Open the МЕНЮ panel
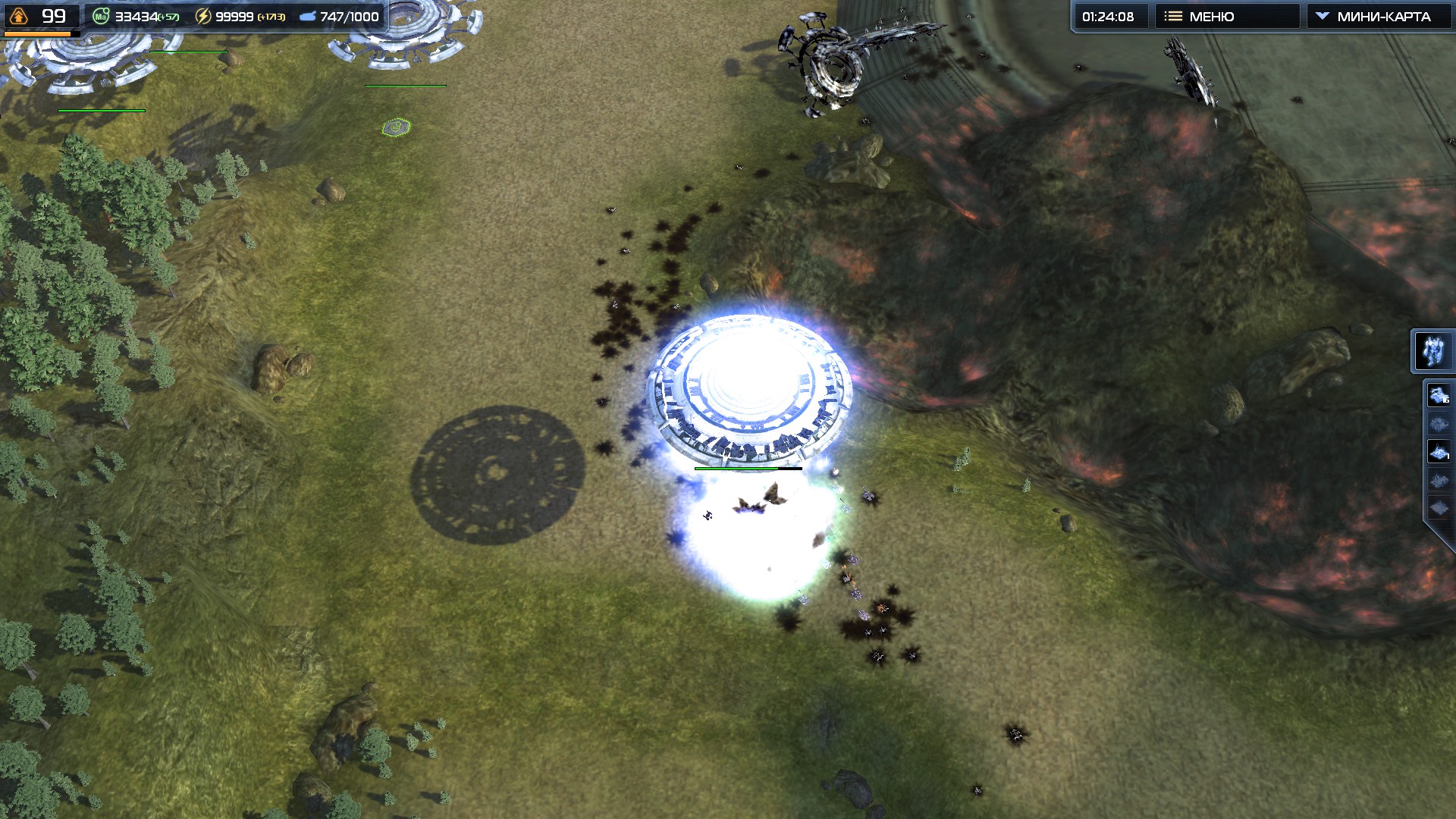This screenshot has height=819, width=1456. click(x=1225, y=14)
